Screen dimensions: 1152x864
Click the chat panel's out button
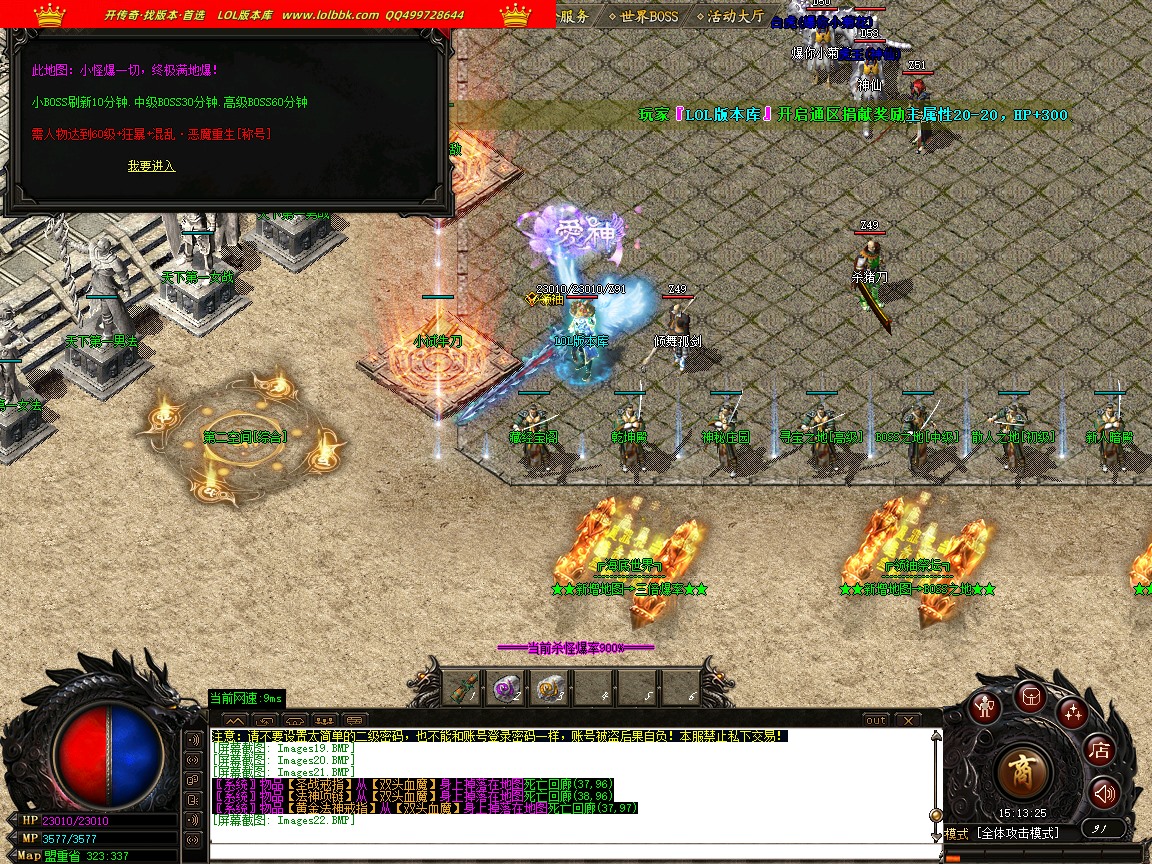click(x=876, y=720)
